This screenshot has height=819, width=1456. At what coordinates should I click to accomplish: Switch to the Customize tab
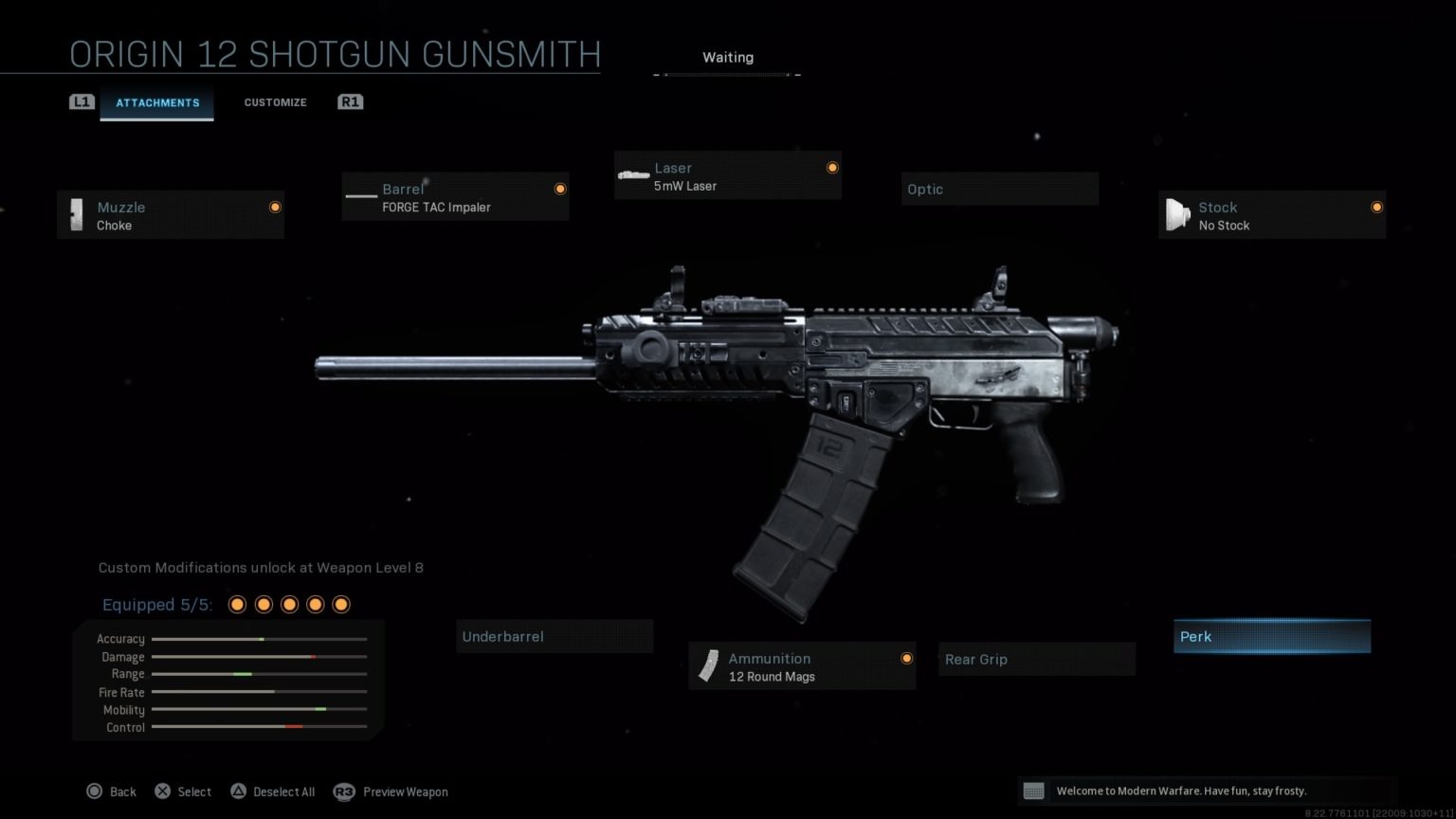click(x=275, y=101)
